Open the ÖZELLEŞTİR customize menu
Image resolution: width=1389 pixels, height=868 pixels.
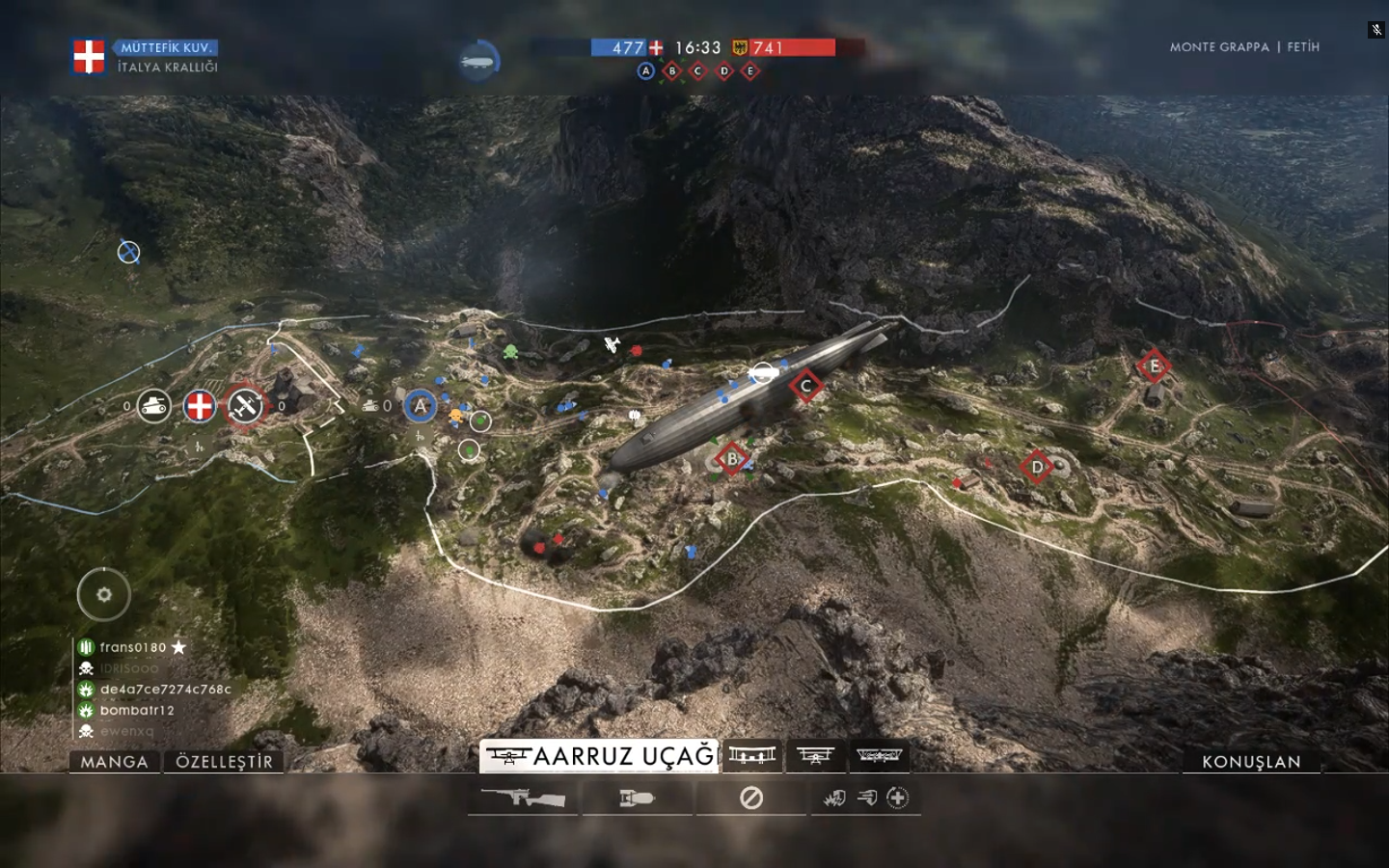coord(225,762)
